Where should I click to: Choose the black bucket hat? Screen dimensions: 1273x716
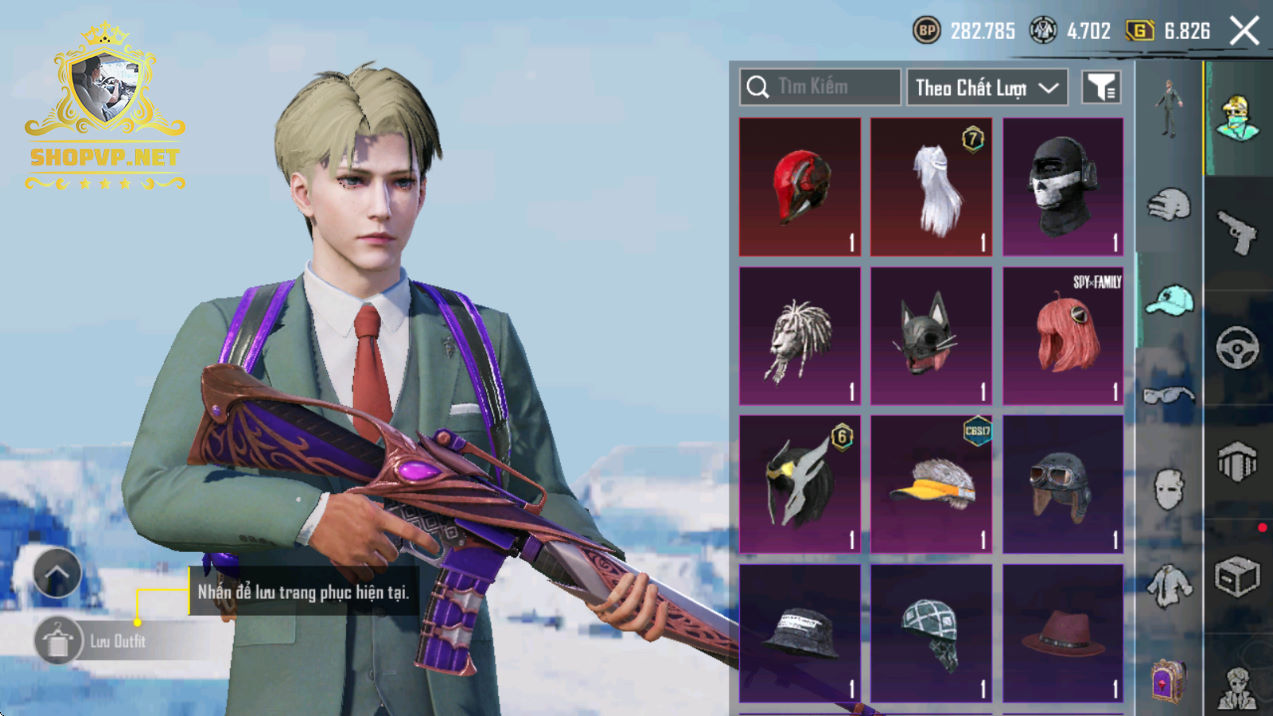coord(799,633)
